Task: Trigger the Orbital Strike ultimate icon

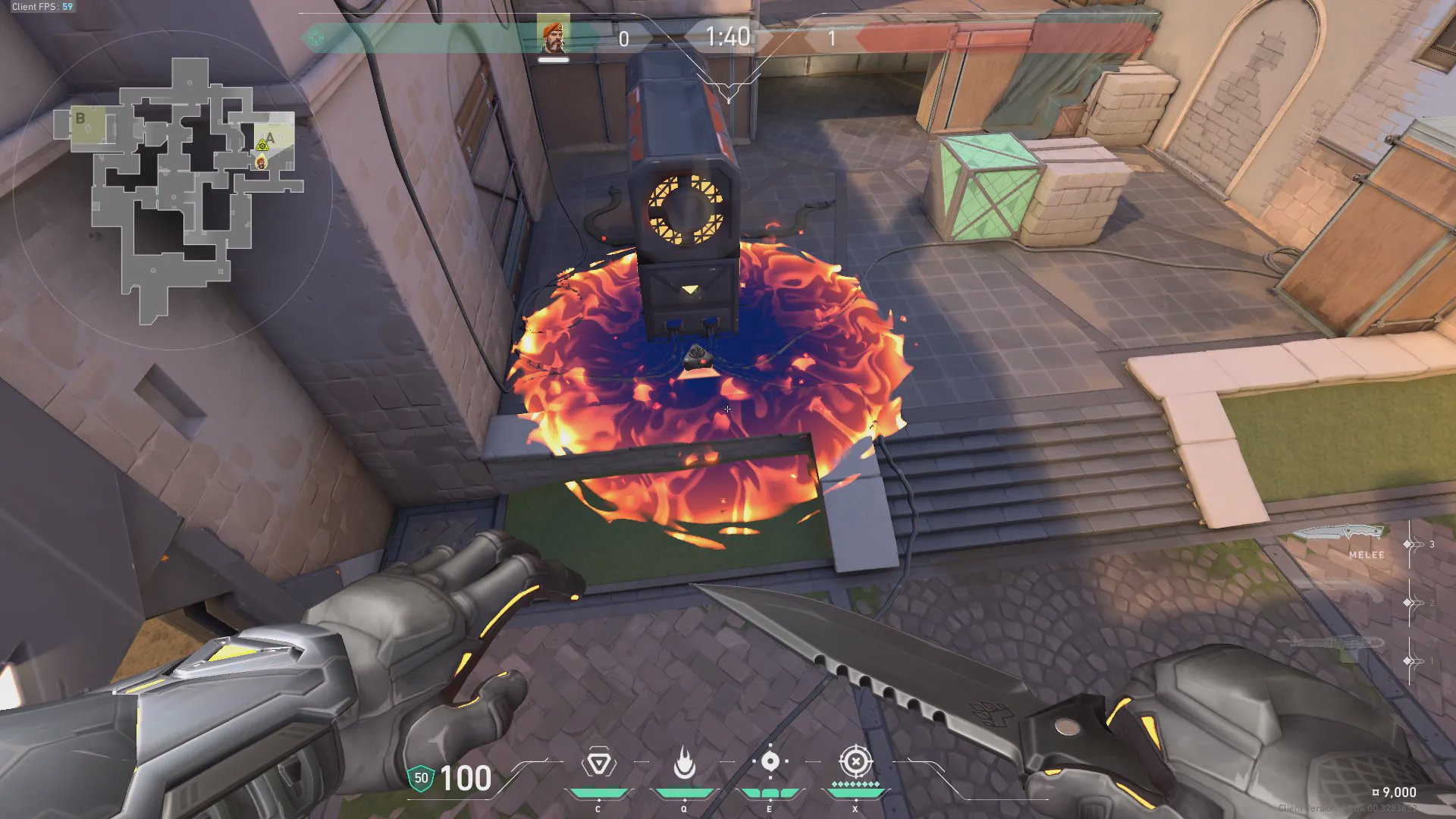Action: coord(855,761)
